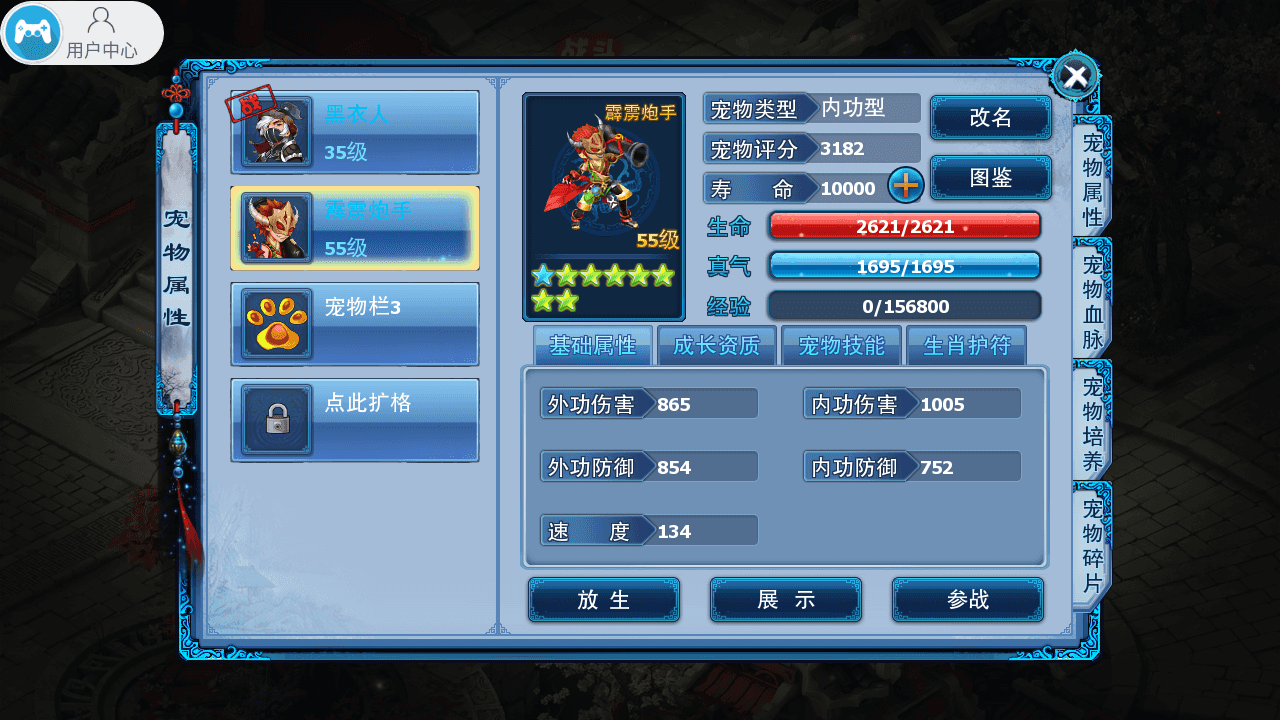Screen dimensions: 1280x720
Task: Unlock a slot with 点此扩格
Action: tap(355, 420)
